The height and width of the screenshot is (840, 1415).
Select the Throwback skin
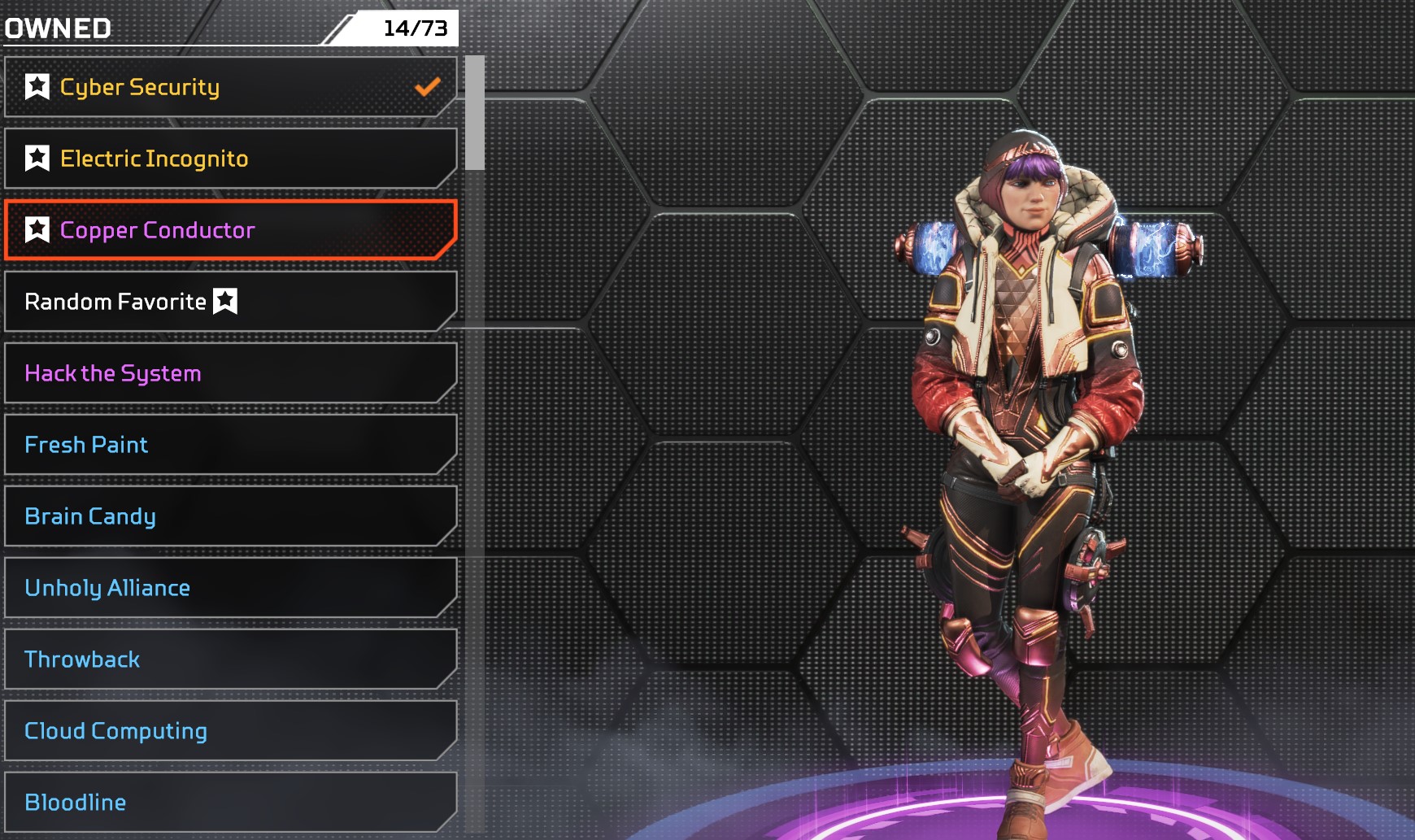click(231, 659)
